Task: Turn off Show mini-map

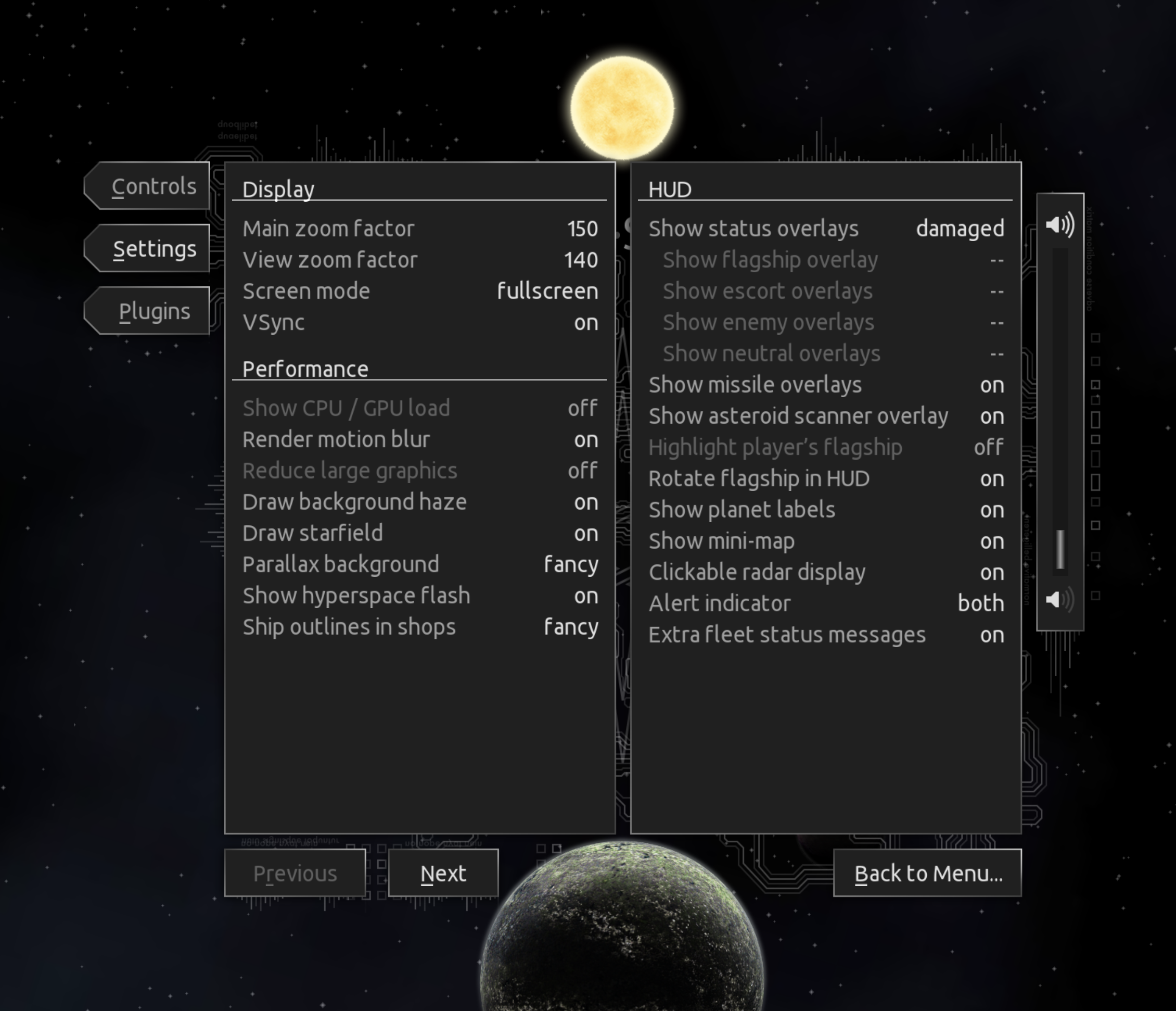Action: click(x=826, y=541)
